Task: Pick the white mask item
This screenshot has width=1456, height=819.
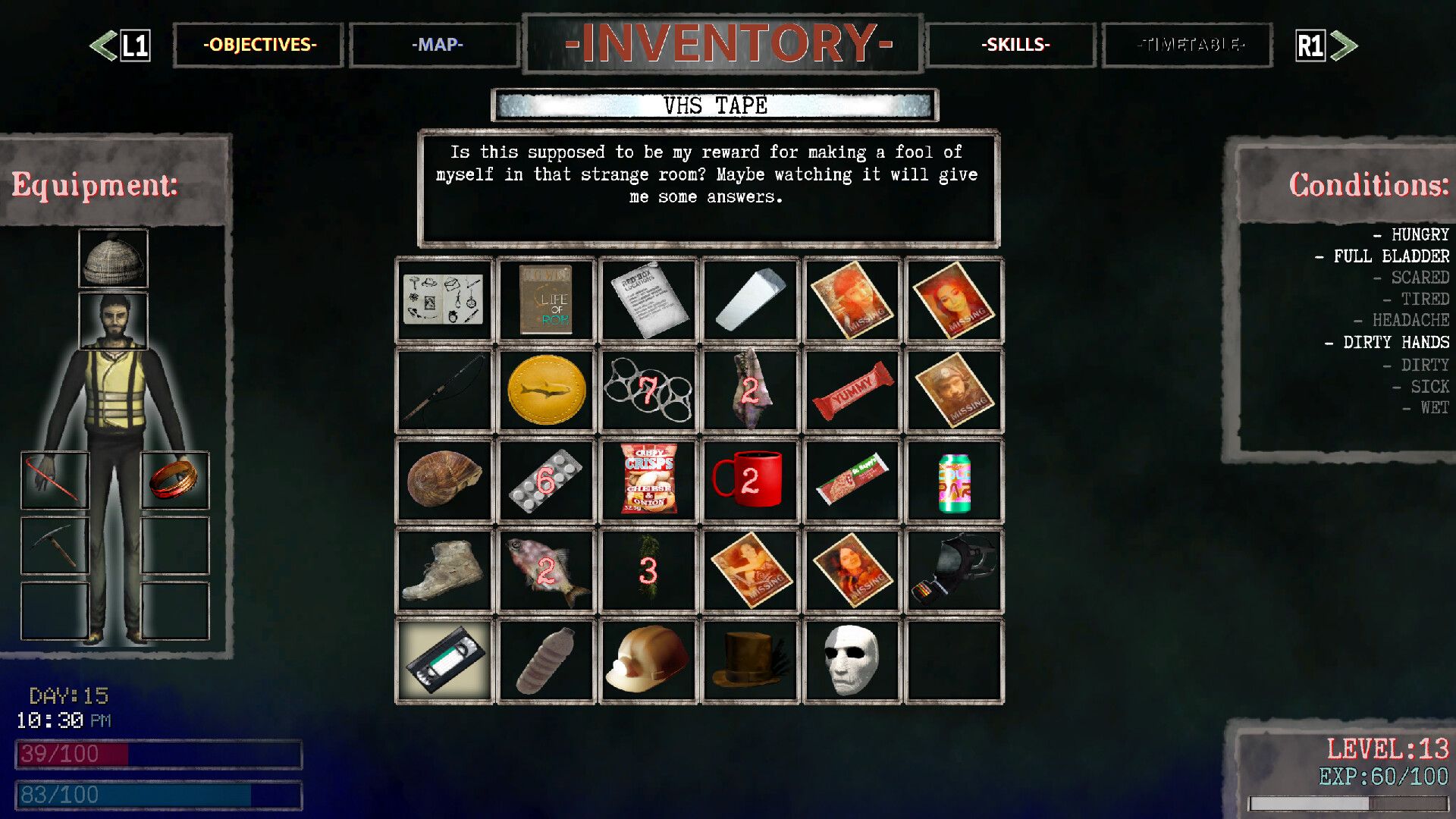Action: click(x=852, y=661)
